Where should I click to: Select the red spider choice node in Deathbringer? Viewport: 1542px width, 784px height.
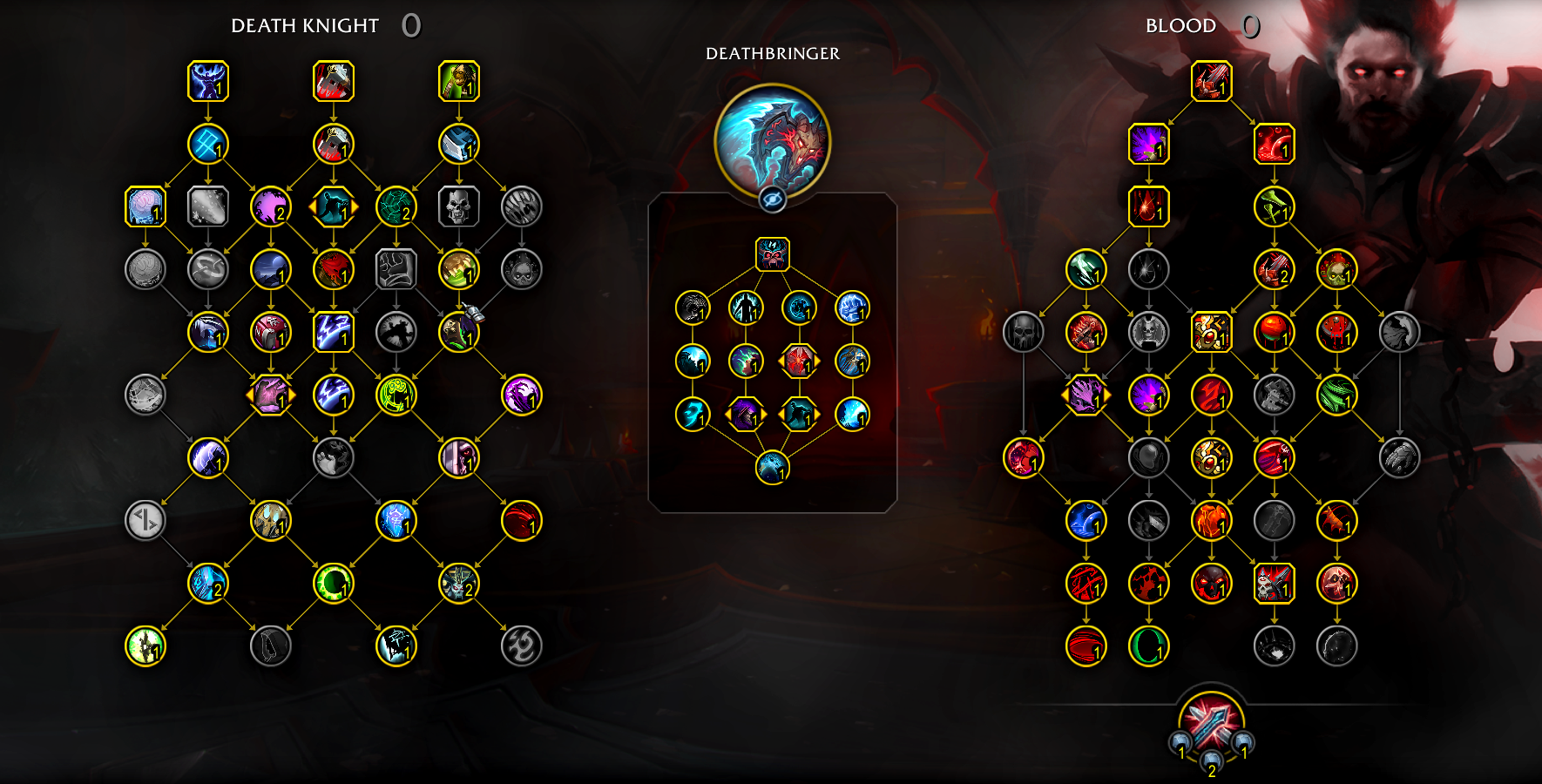pyautogui.click(x=798, y=361)
